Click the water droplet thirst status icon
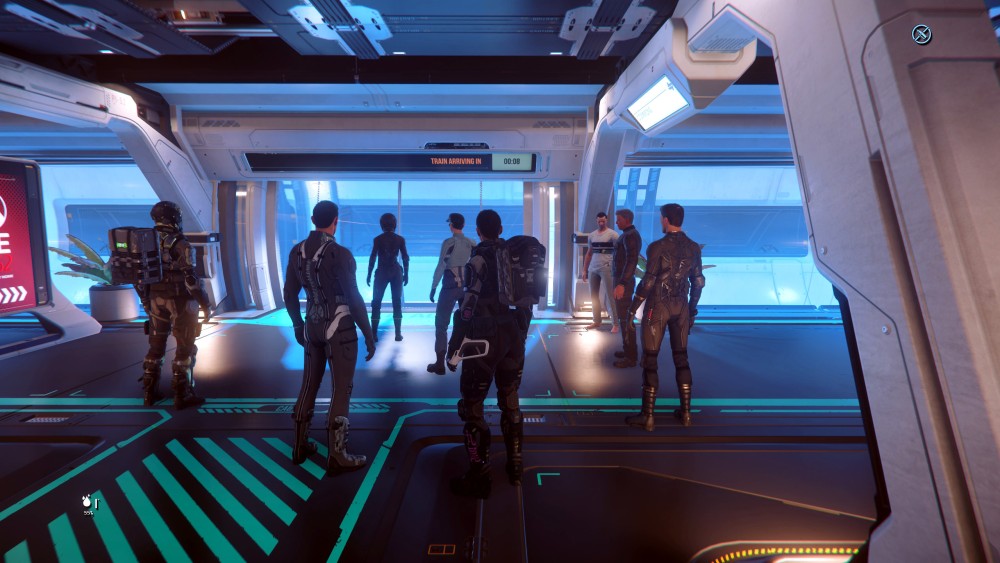This screenshot has width=1000, height=563. click(x=87, y=499)
